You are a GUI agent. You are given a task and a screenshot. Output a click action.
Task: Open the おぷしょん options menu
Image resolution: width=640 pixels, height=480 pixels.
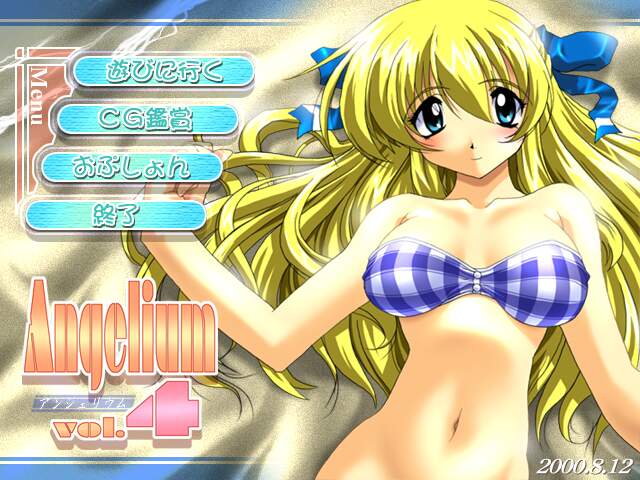[129, 167]
